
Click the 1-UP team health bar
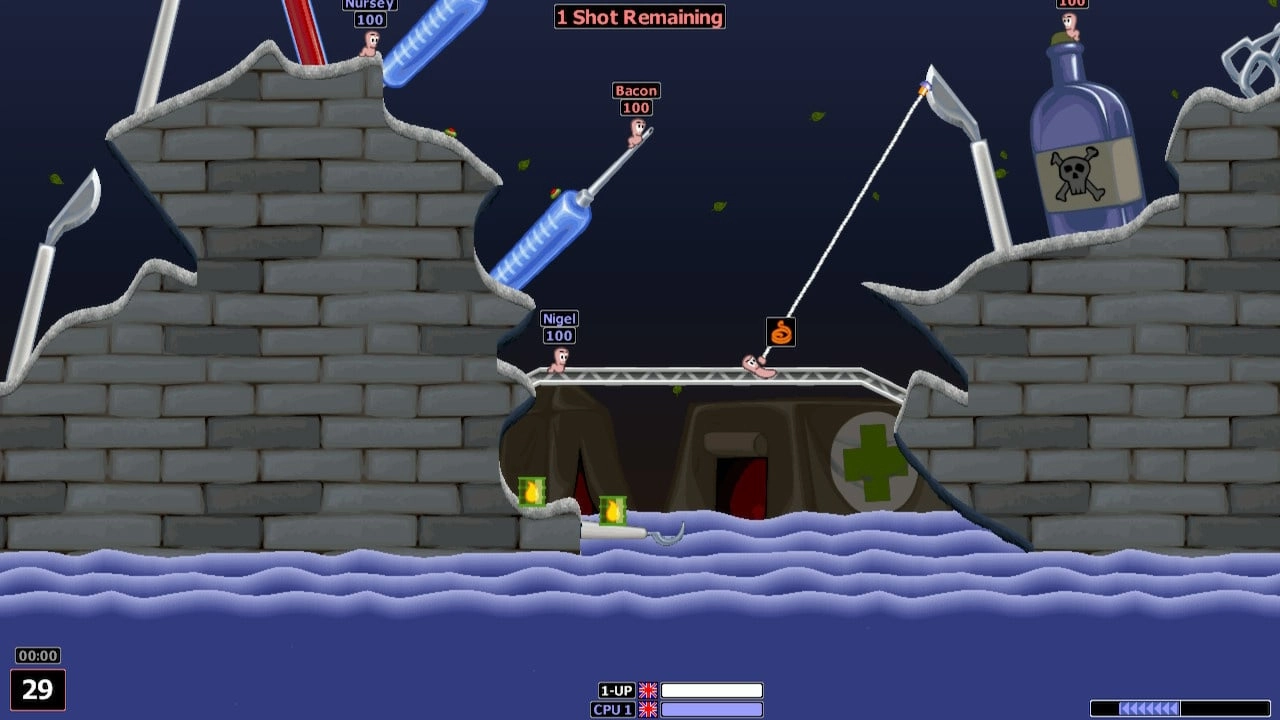click(x=713, y=691)
